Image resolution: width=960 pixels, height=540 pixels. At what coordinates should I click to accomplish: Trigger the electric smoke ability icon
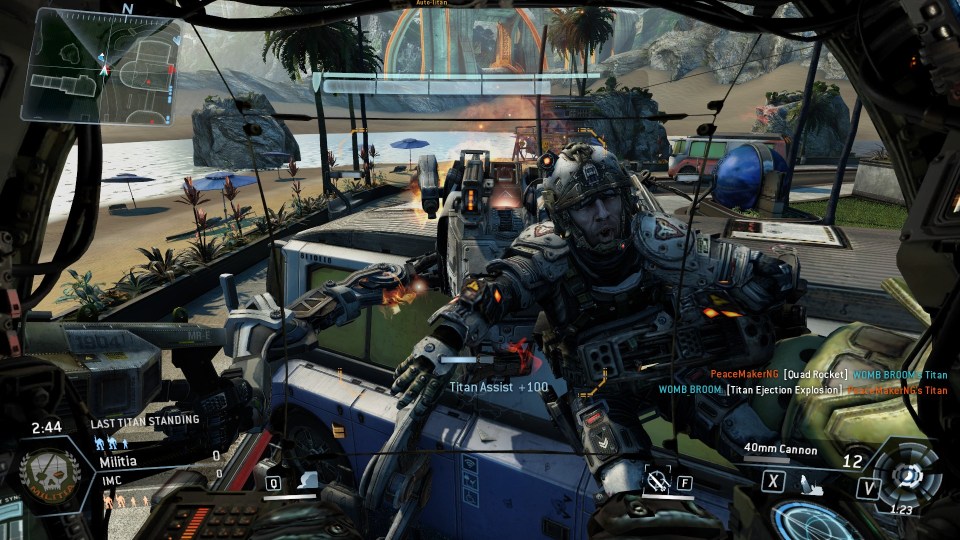[x=308, y=481]
